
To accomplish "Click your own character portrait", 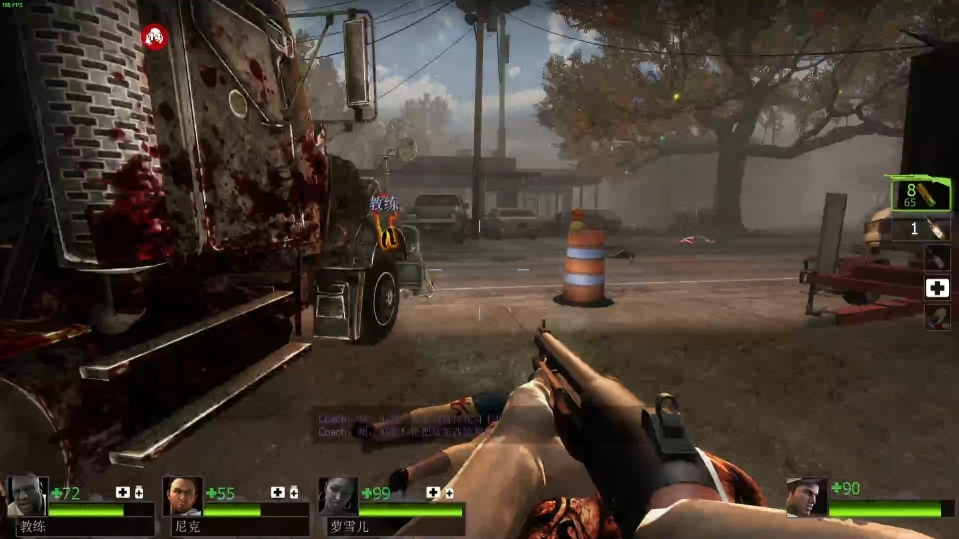I will [806, 497].
